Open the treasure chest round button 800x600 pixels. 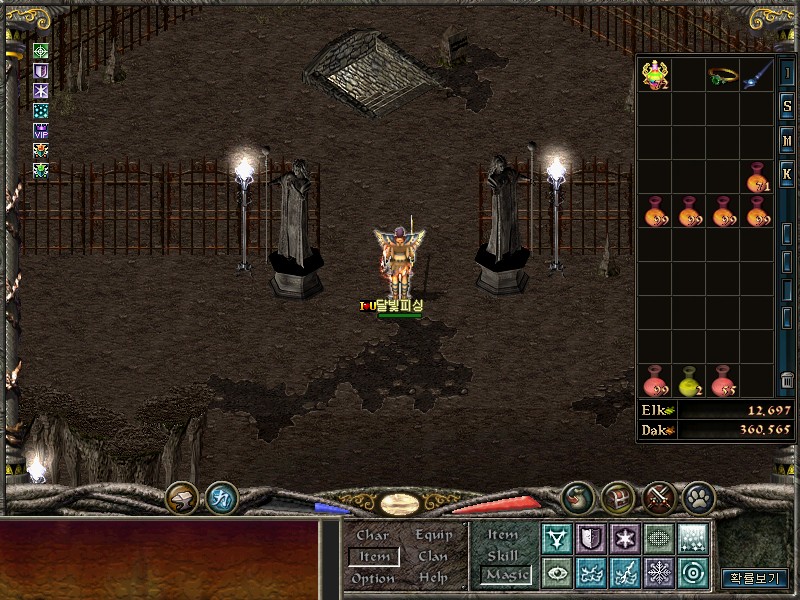click(618, 497)
